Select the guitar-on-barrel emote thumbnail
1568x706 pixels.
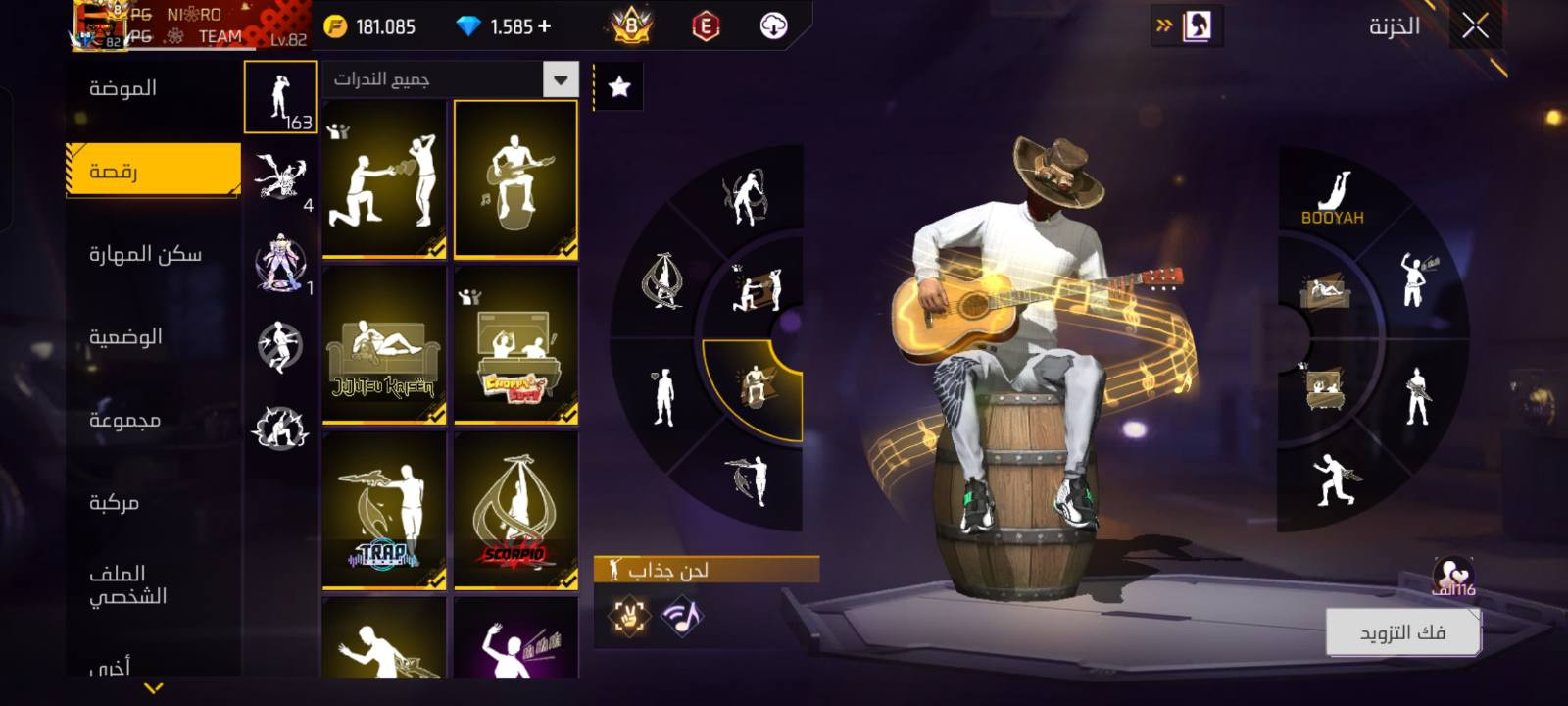515,179
